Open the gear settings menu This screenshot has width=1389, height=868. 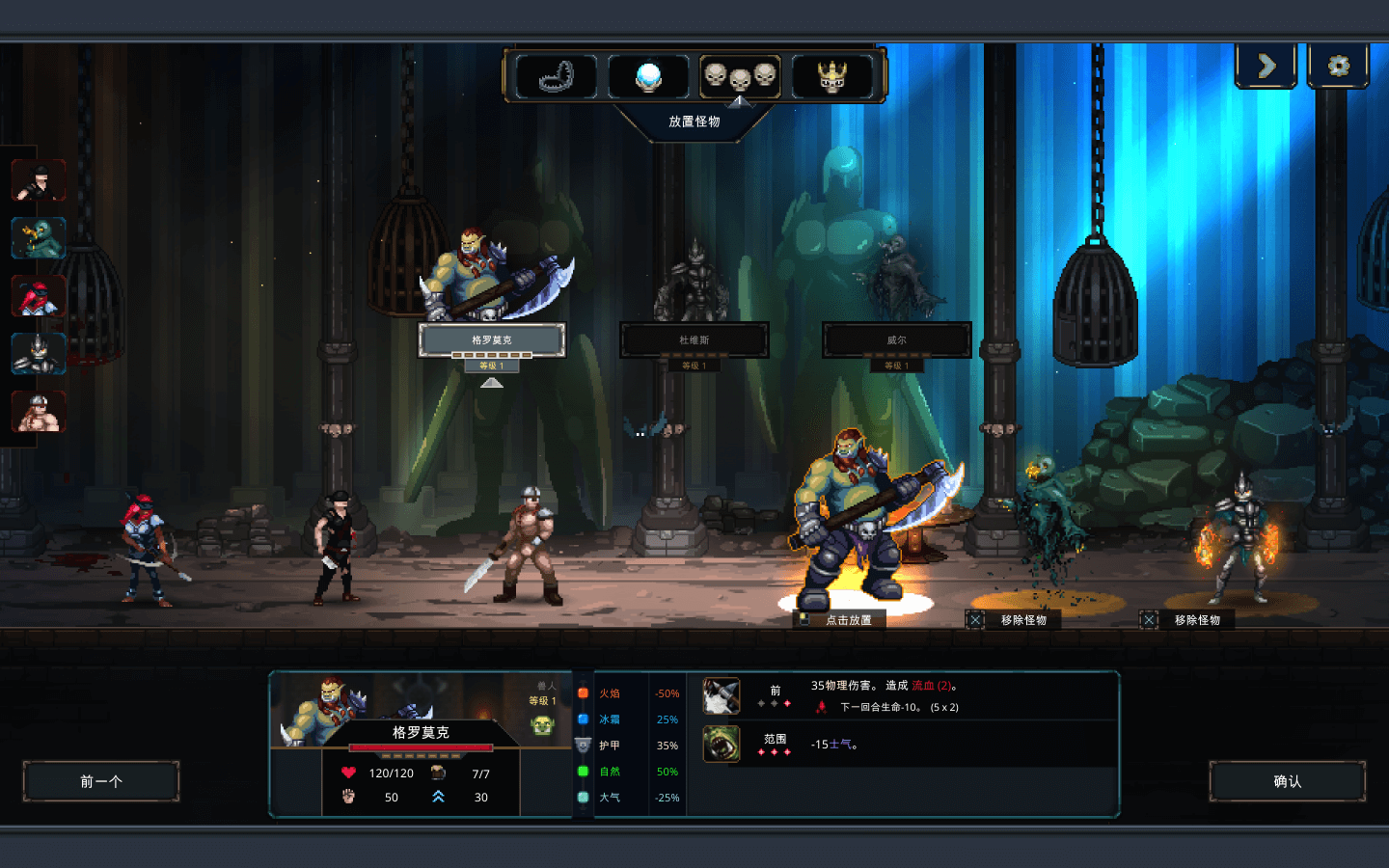[1338, 66]
